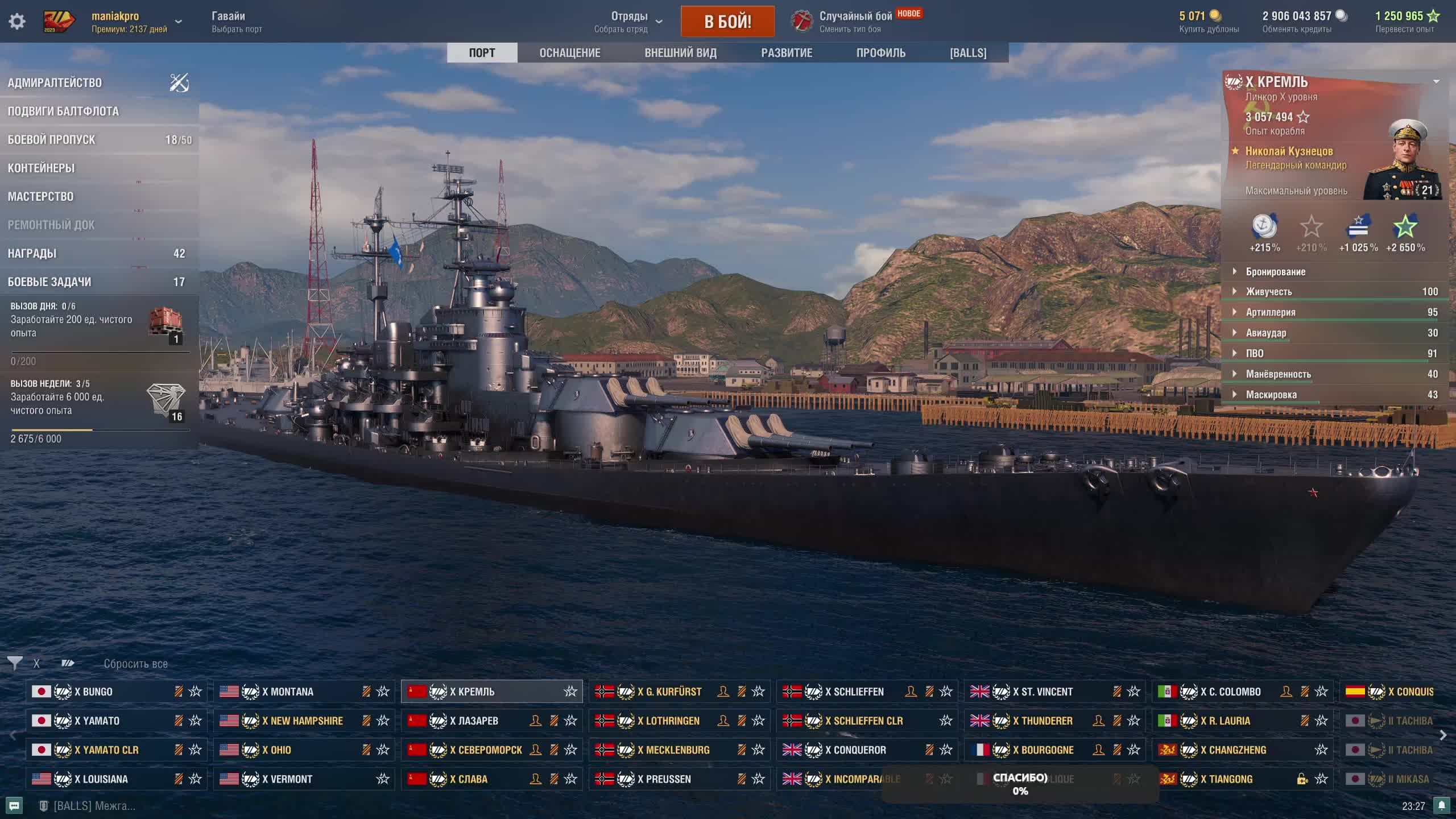Reset carousel filters with Сбросить все
This screenshot has width=1456, height=819.
(135, 664)
